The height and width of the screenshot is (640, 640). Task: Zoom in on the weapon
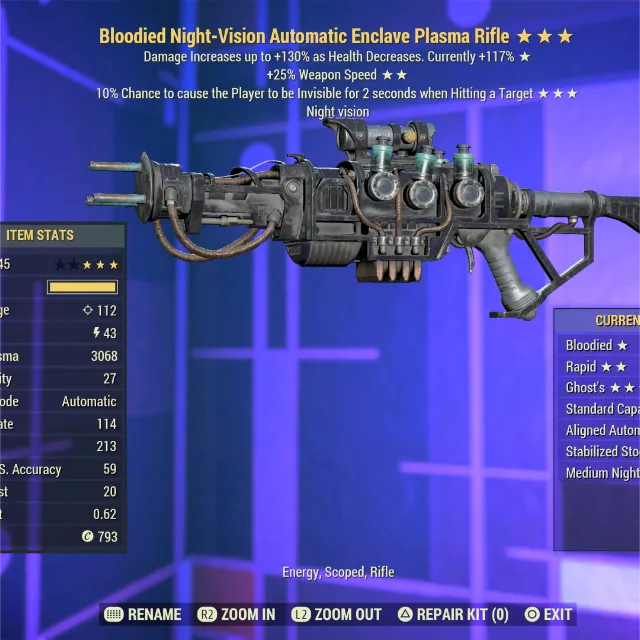coord(239,614)
